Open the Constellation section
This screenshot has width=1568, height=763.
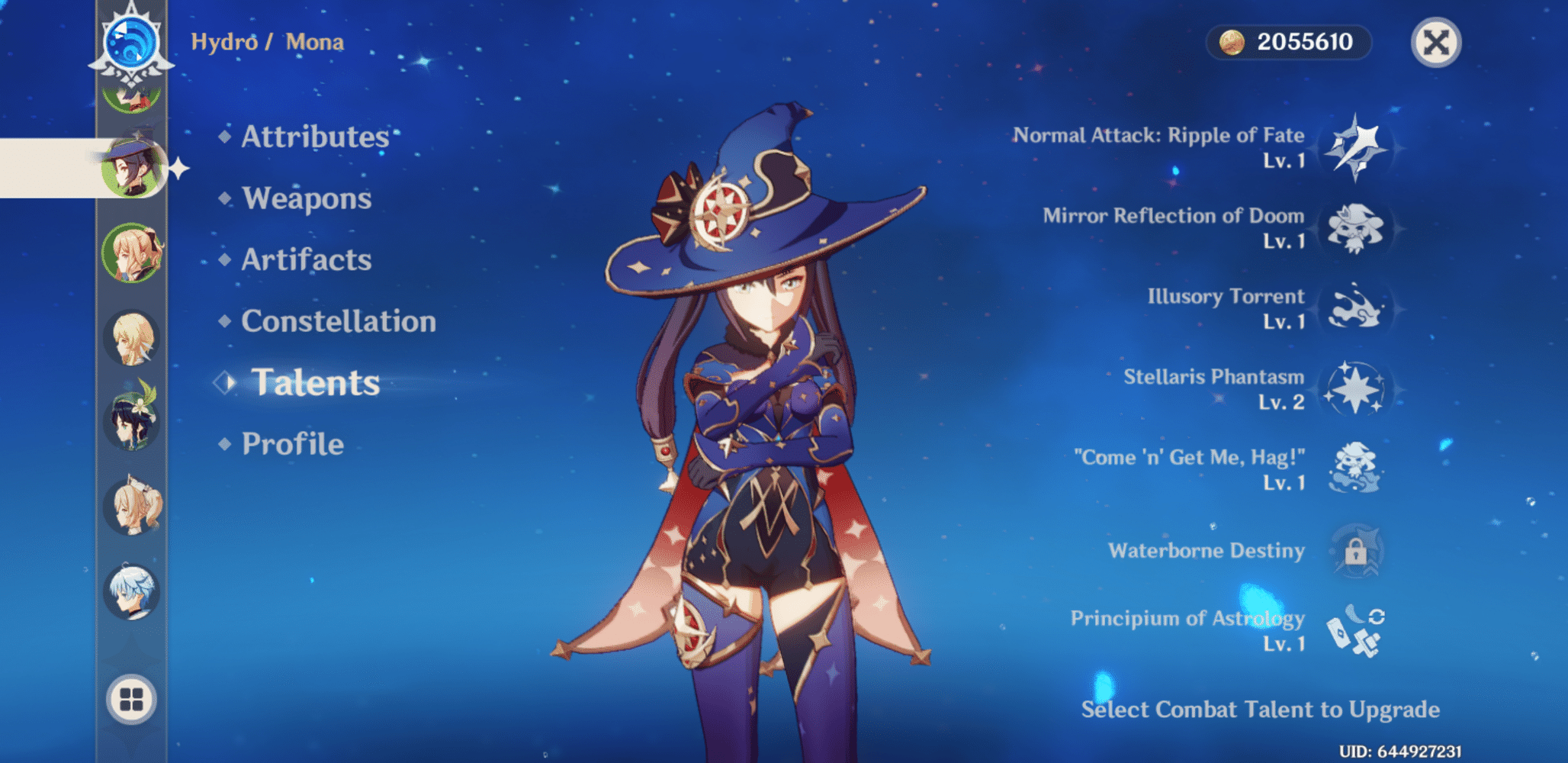(x=338, y=322)
